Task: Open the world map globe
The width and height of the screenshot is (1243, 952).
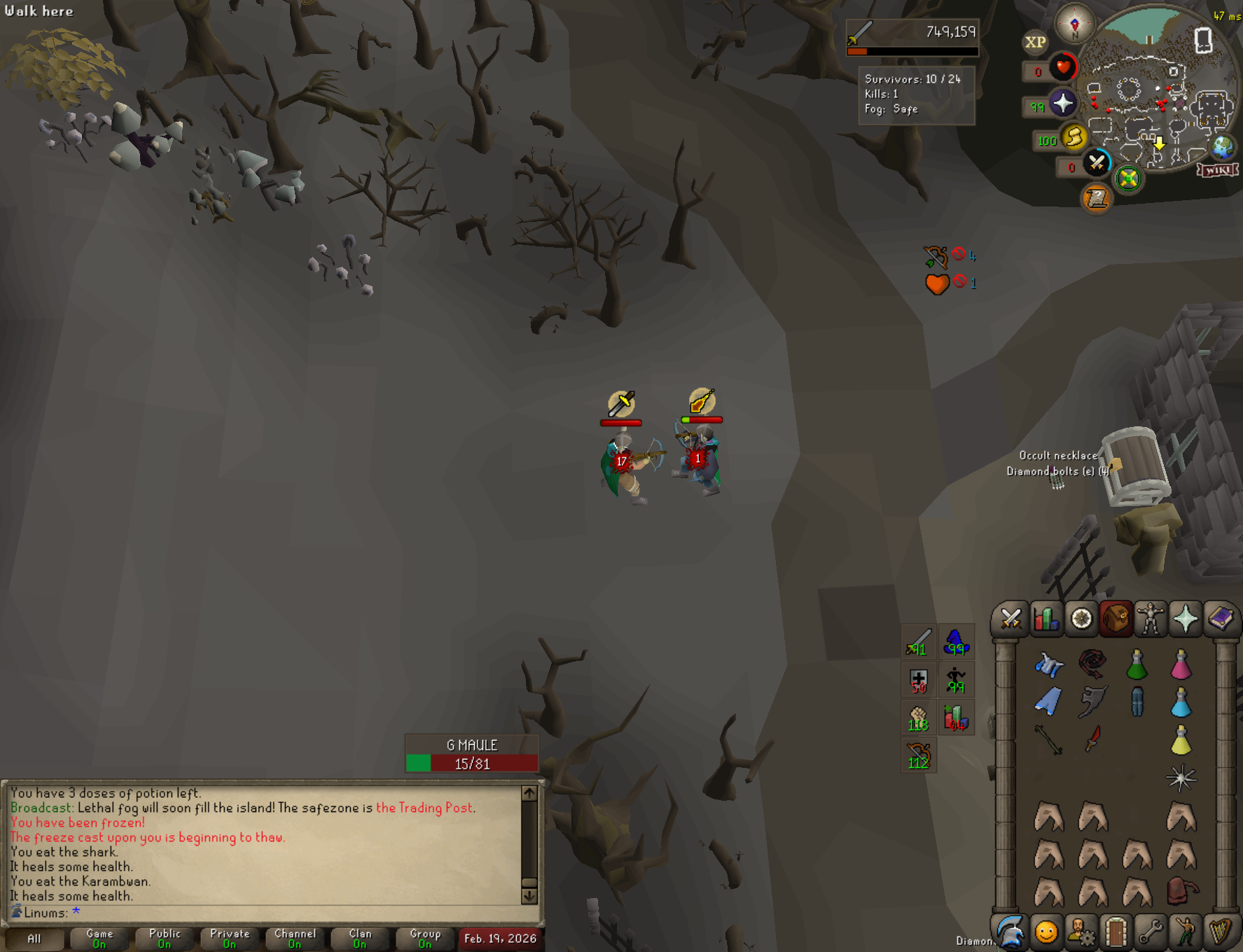Action: pos(1223,148)
